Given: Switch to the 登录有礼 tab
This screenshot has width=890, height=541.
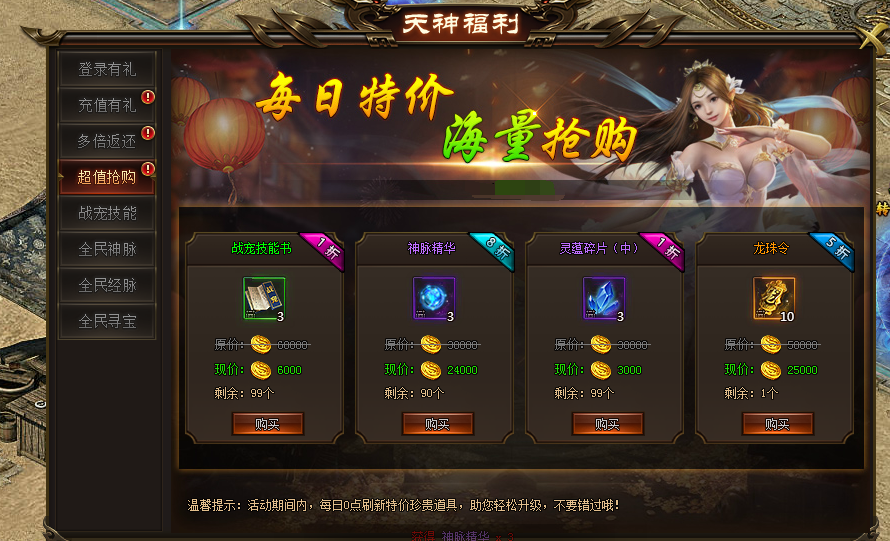Looking at the screenshot, I should click(x=107, y=70).
